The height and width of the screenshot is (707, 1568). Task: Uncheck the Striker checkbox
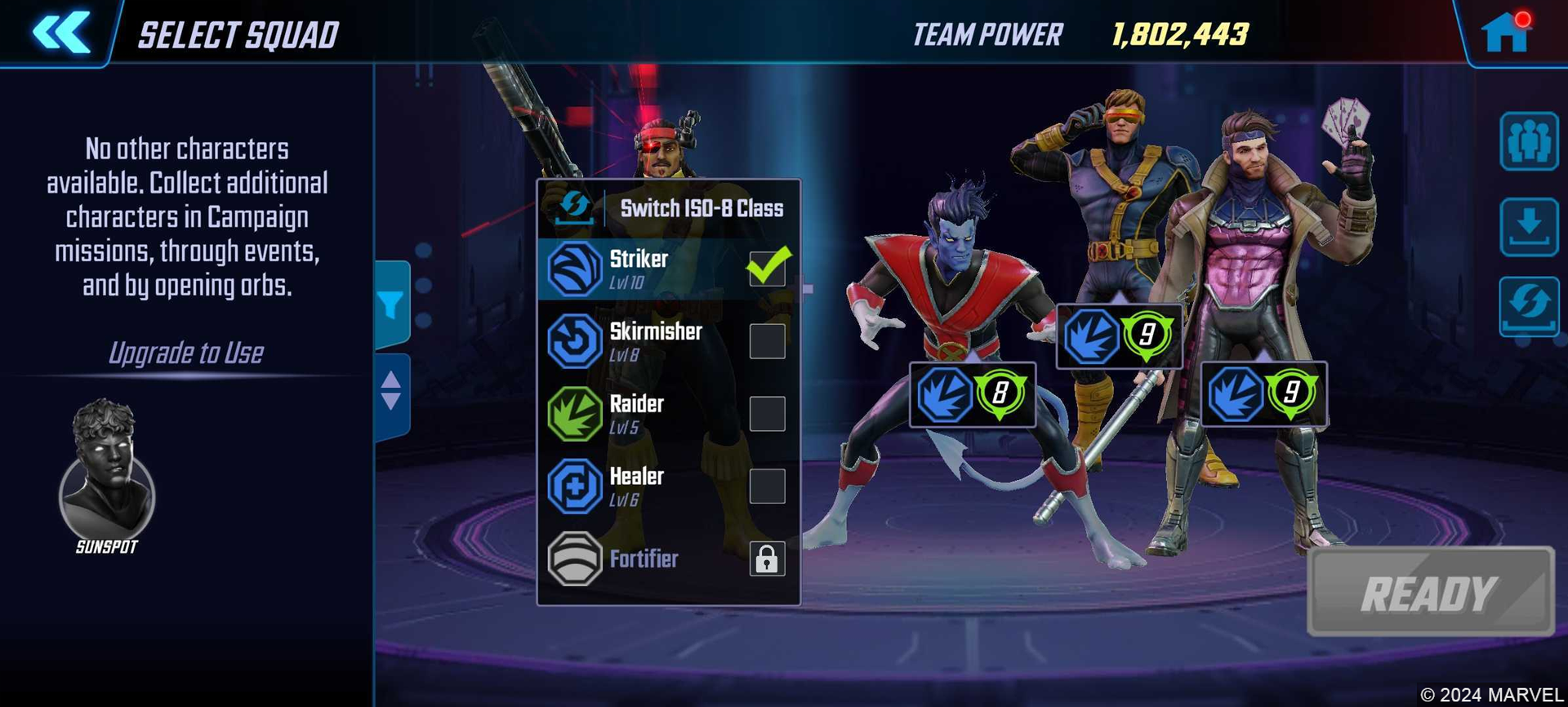766,269
